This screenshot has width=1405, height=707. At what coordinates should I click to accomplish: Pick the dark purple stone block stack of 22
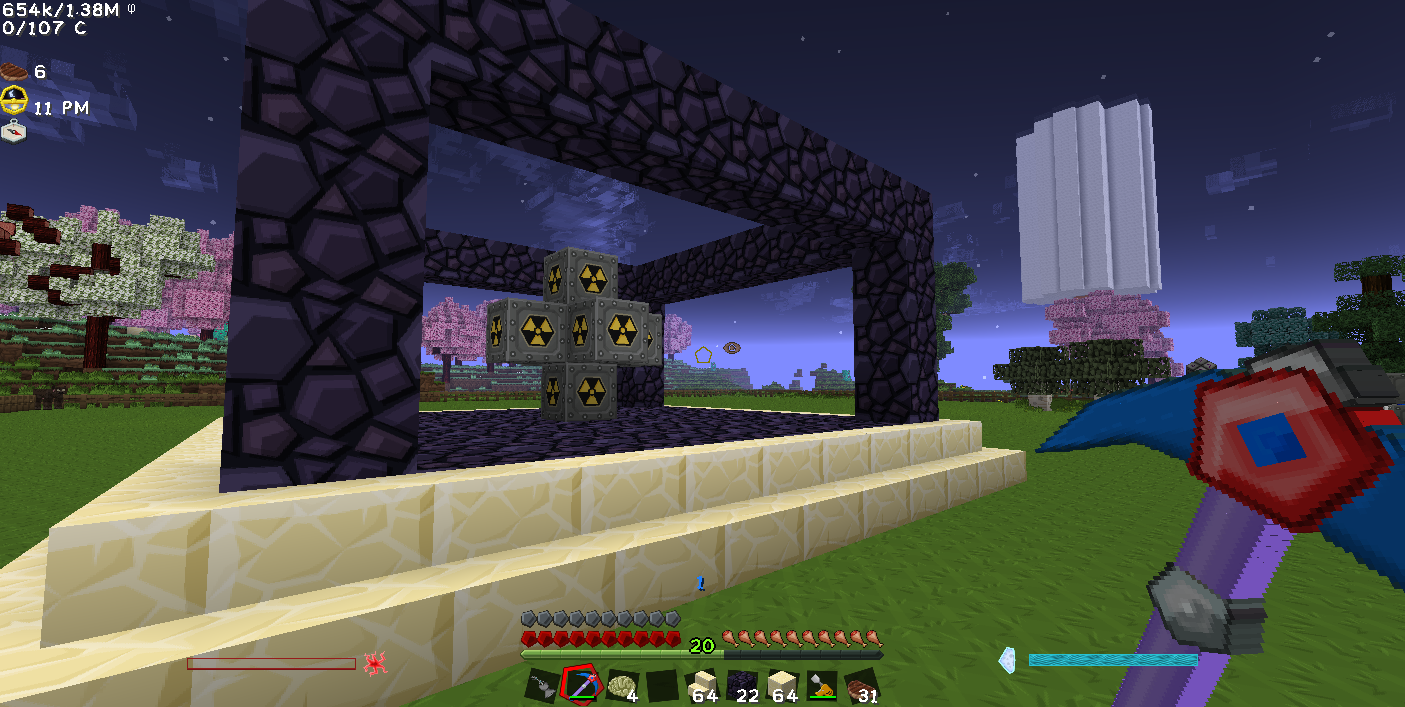click(x=741, y=686)
